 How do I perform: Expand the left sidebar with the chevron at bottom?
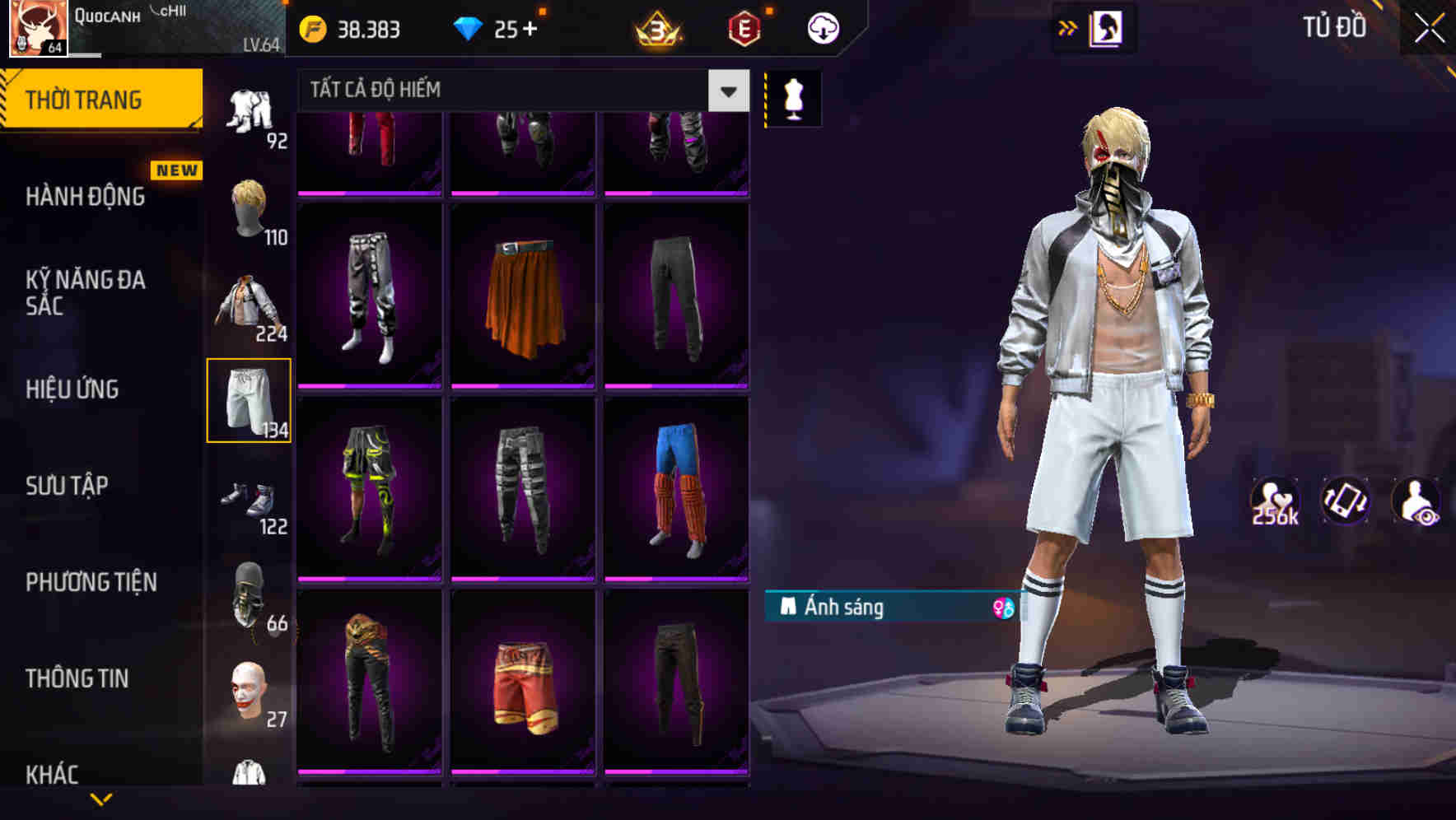pyautogui.click(x=103, y=799)
